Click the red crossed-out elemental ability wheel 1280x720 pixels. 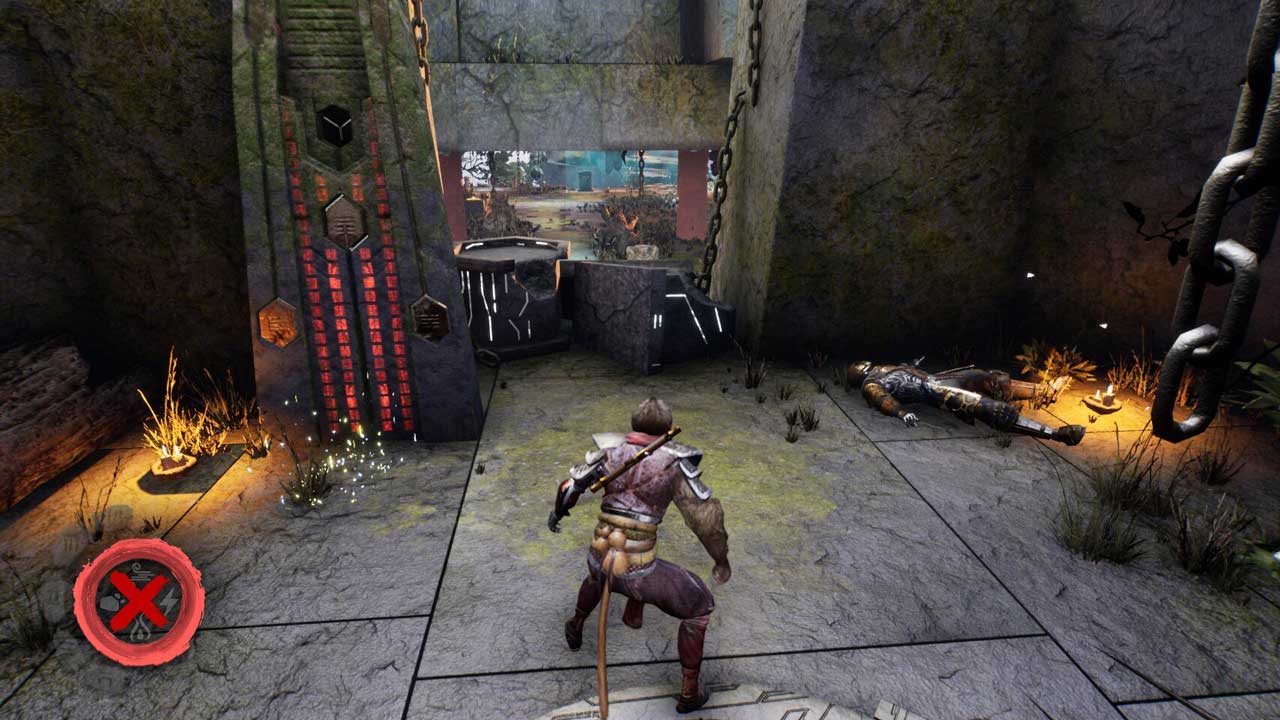click(138, 602)
